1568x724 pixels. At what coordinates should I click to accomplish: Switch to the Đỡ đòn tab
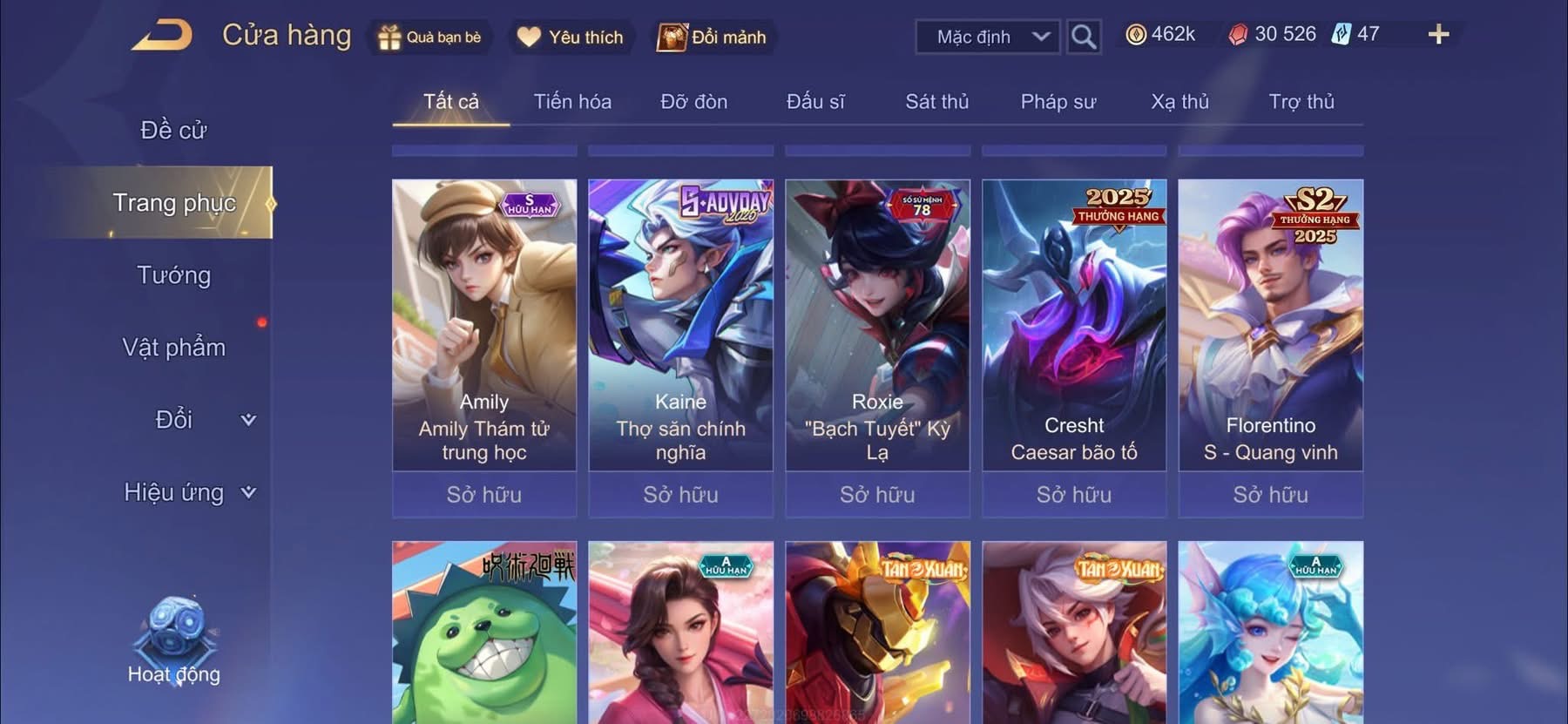693,102
